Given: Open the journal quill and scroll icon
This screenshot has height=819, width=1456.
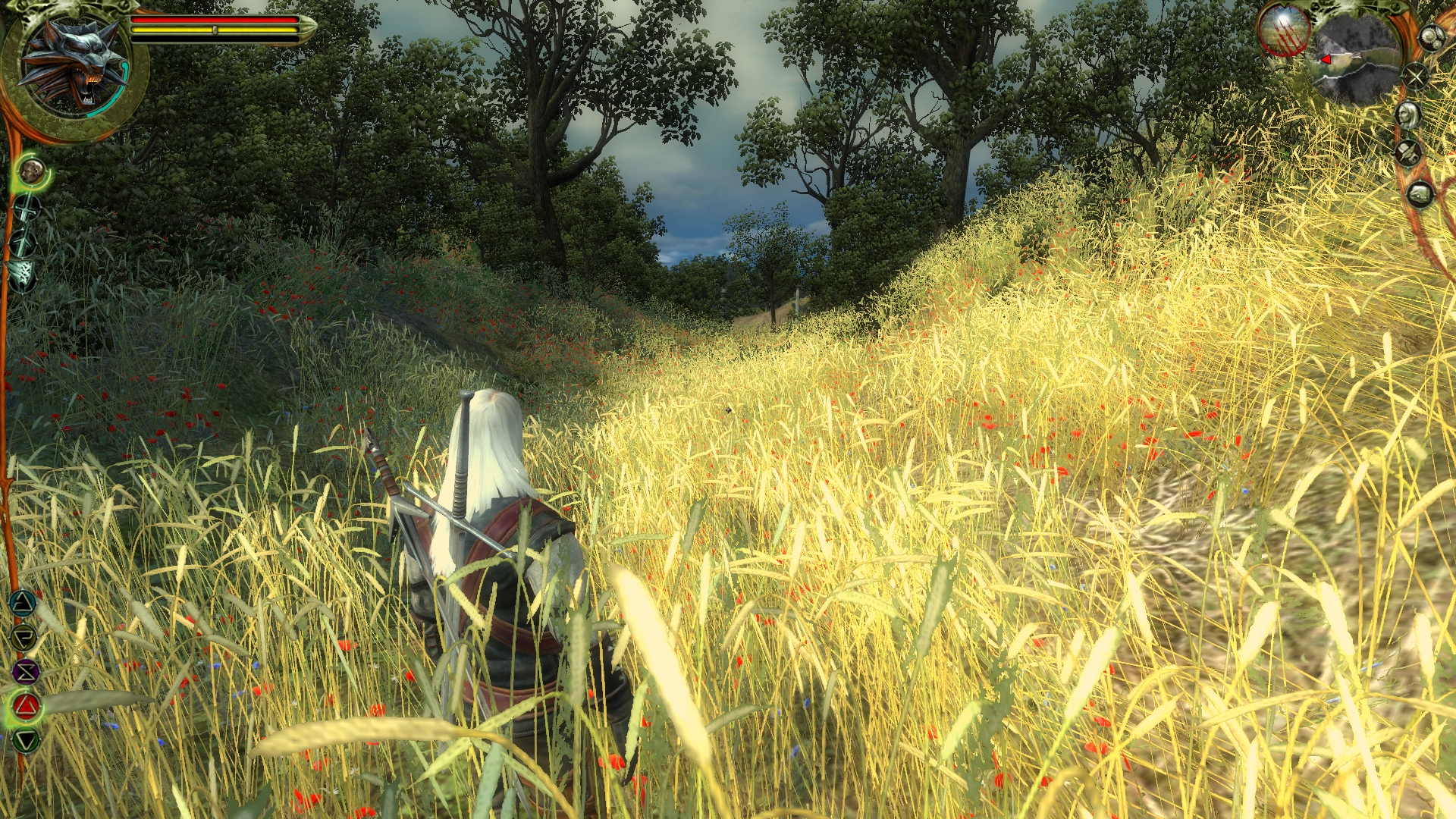Looking at the screenshot, I should click(x=1409, y=152).
